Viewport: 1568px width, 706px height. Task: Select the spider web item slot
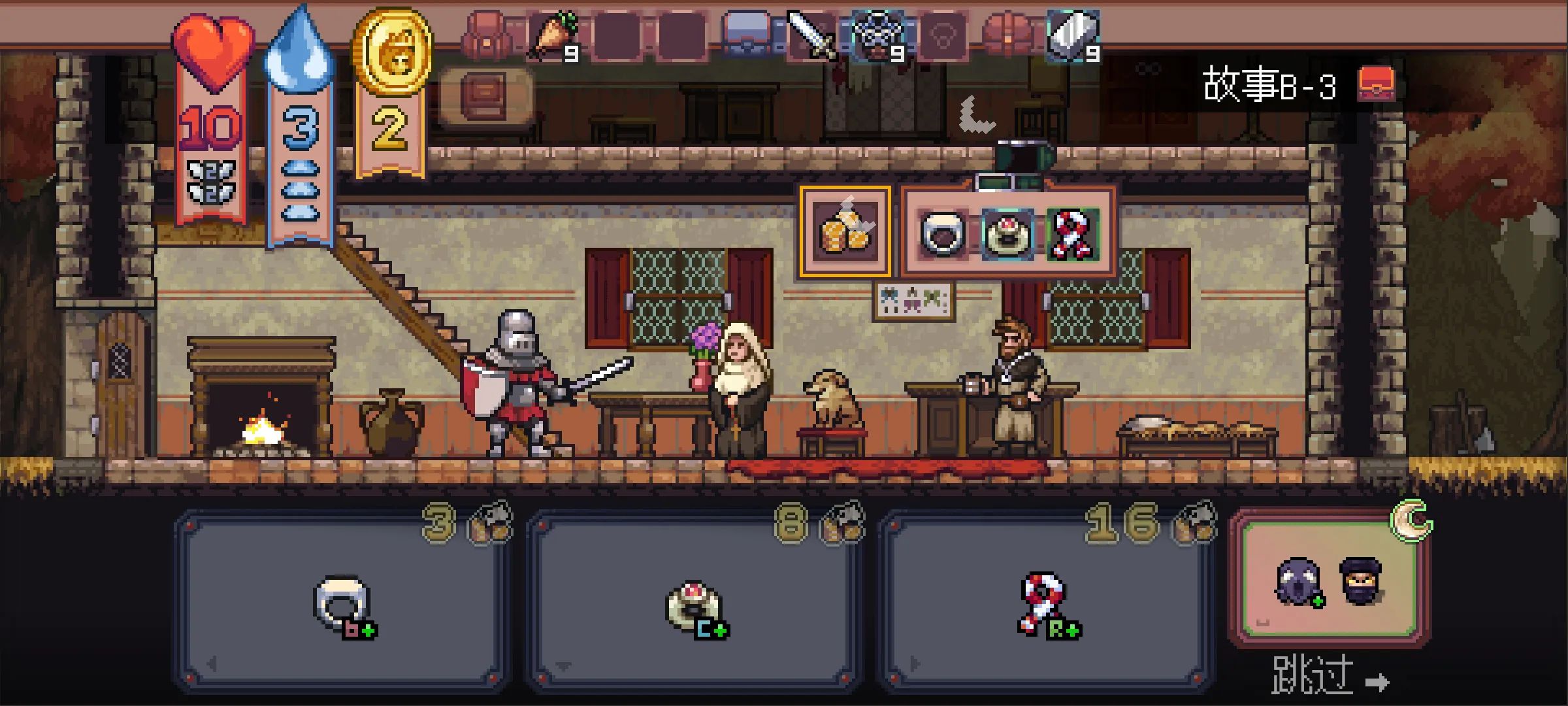(877, 35)
